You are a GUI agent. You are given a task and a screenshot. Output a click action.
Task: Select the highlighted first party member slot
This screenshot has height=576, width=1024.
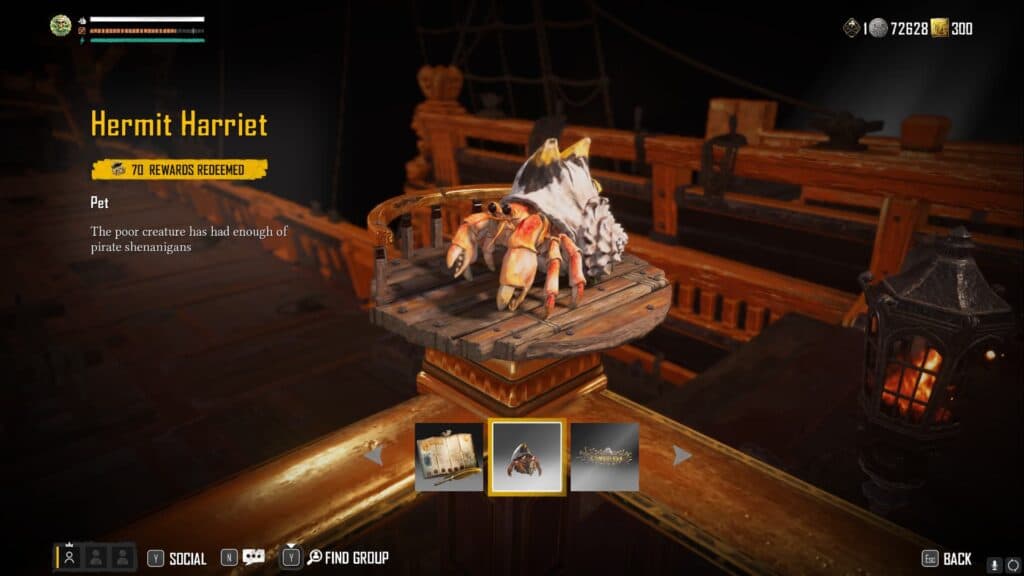[x=69, y=557]
